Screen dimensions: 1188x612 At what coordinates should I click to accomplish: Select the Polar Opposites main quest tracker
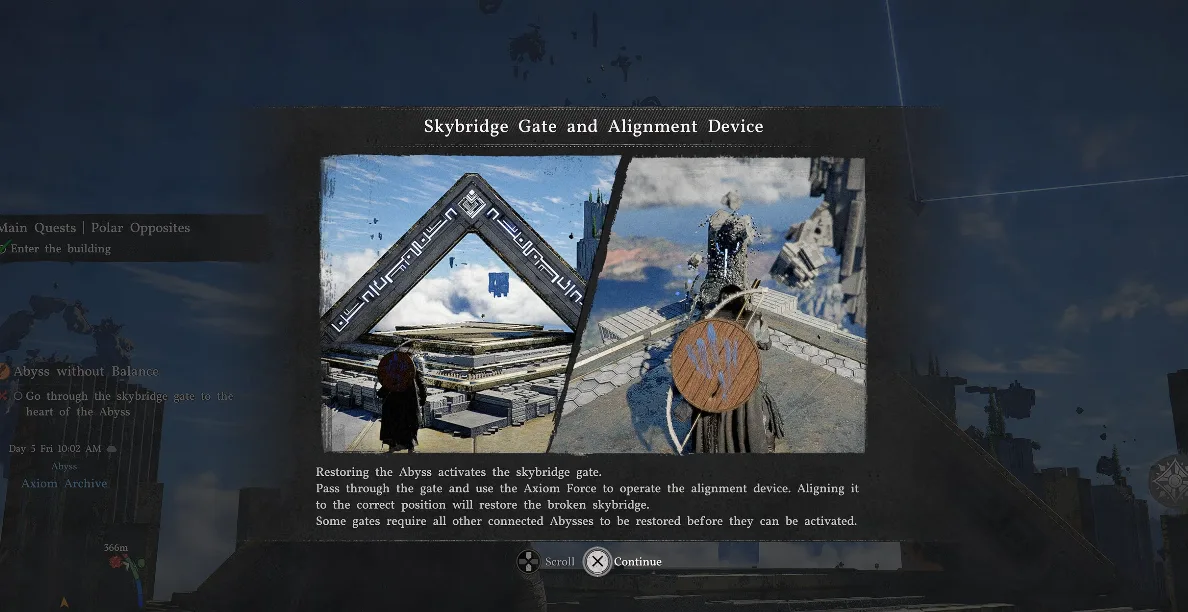[x=96, y=228]
